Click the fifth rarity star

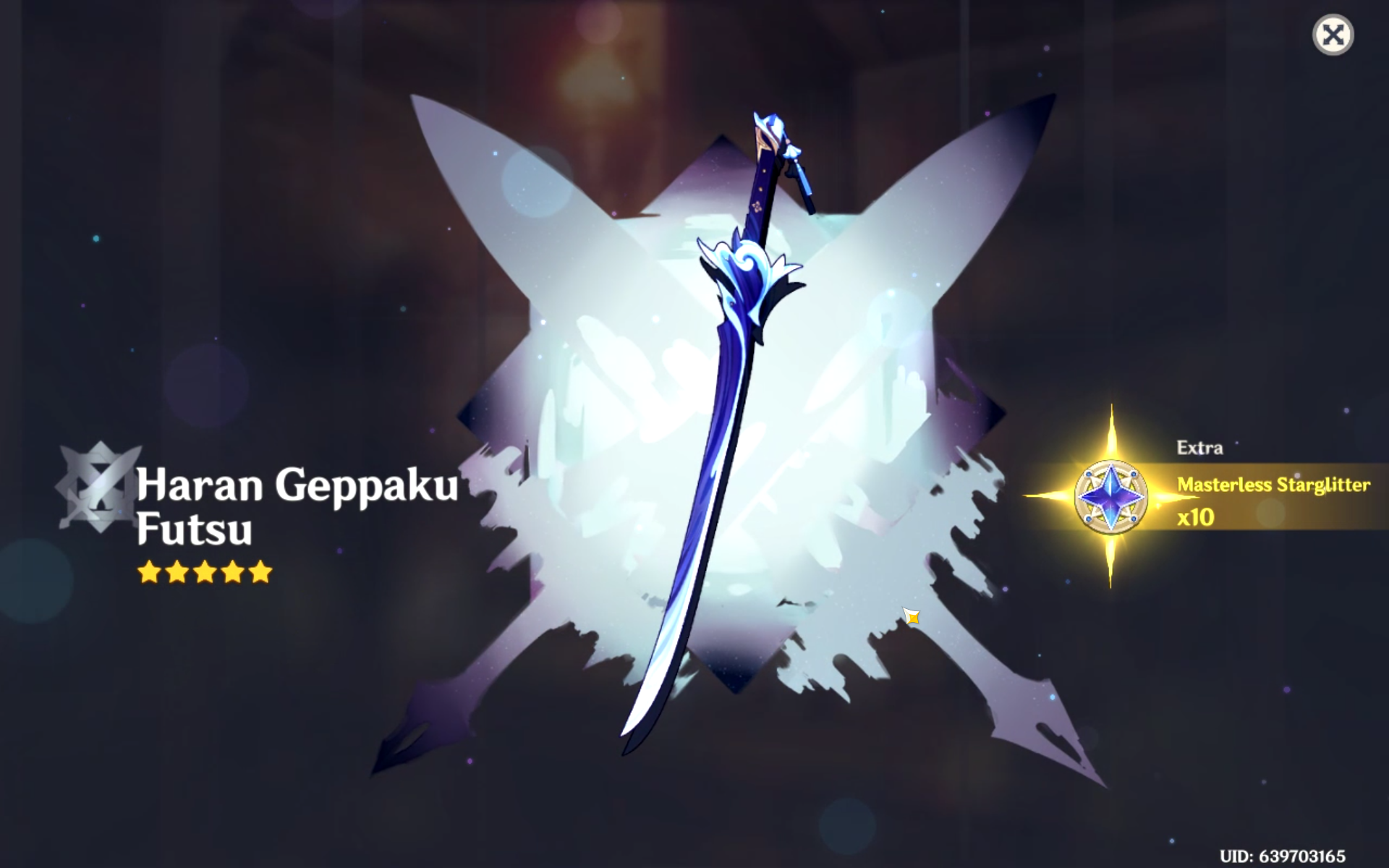(260, 573)
